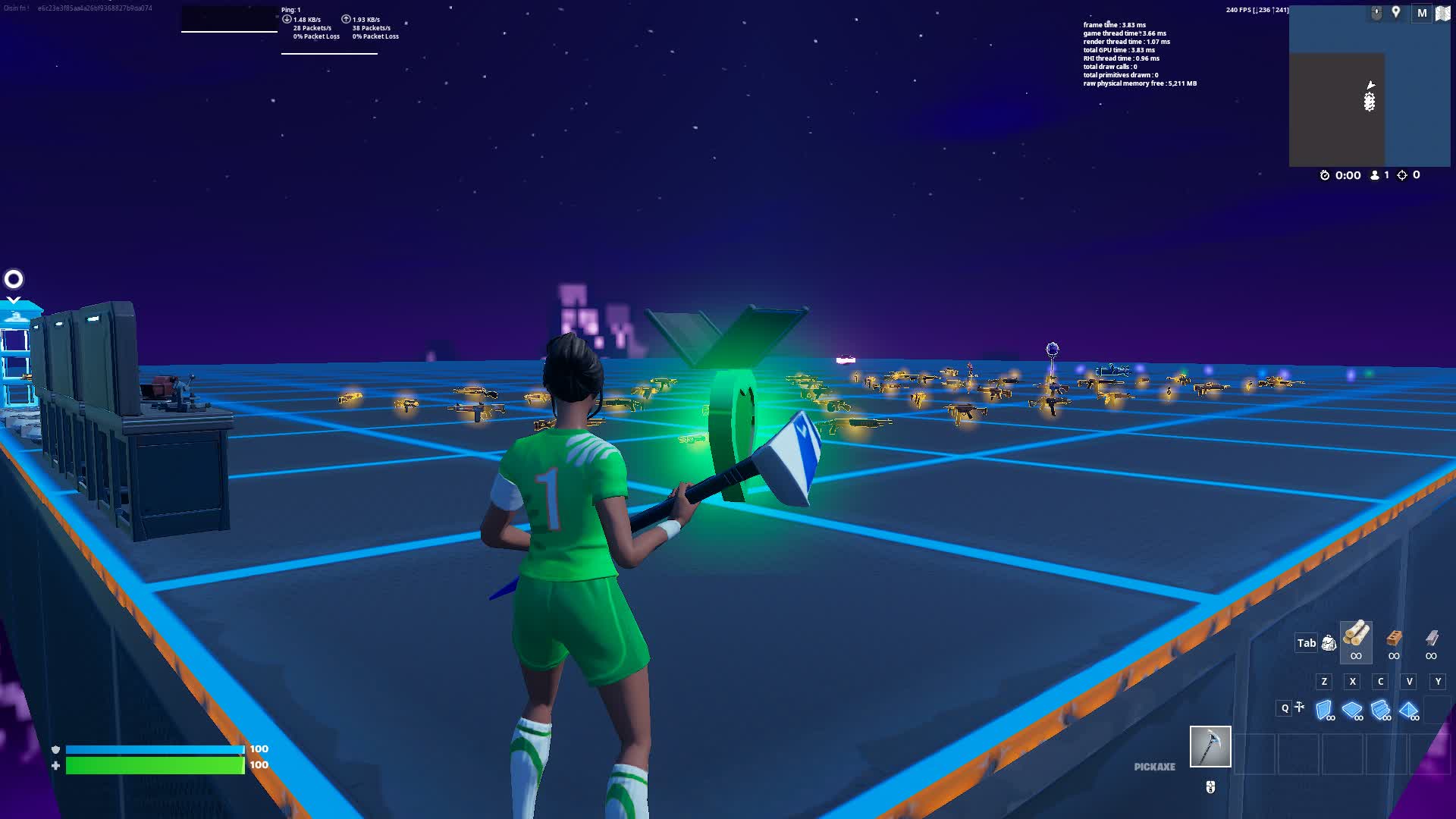Select the wall build piece bound to Z
Image resolution: width=1456 pixels, height=819 pixels.
[x=1324, y=708]
